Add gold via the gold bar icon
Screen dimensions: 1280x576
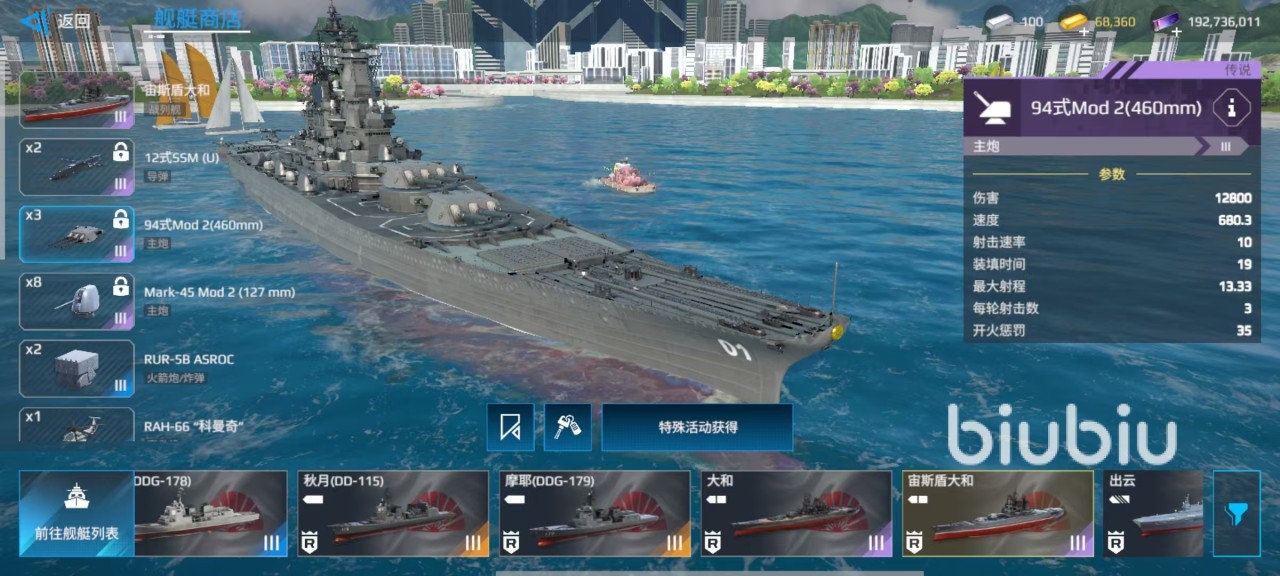tap(1073, 21)
